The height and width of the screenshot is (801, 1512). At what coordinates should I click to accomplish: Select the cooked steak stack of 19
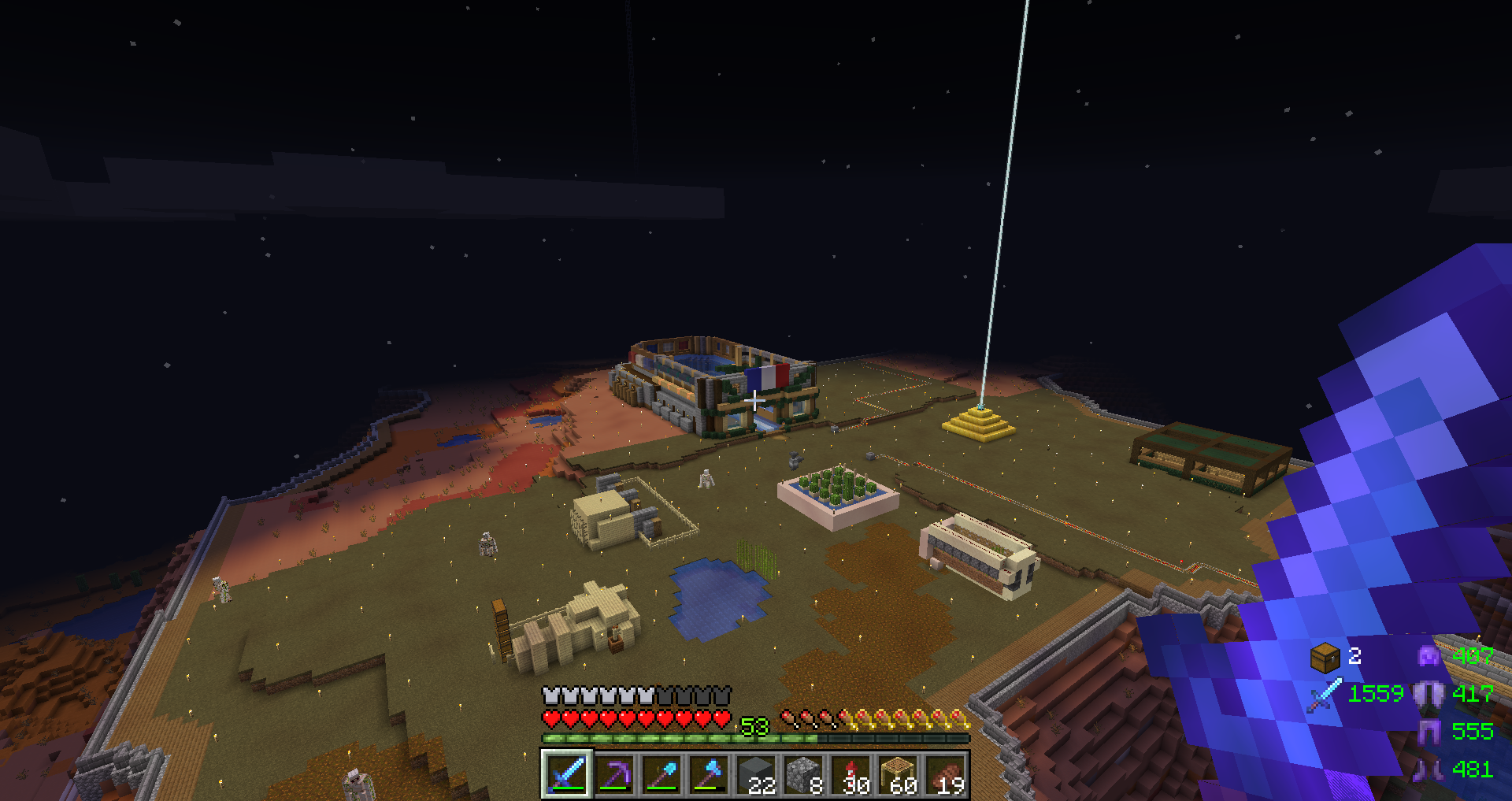(946, 773)
